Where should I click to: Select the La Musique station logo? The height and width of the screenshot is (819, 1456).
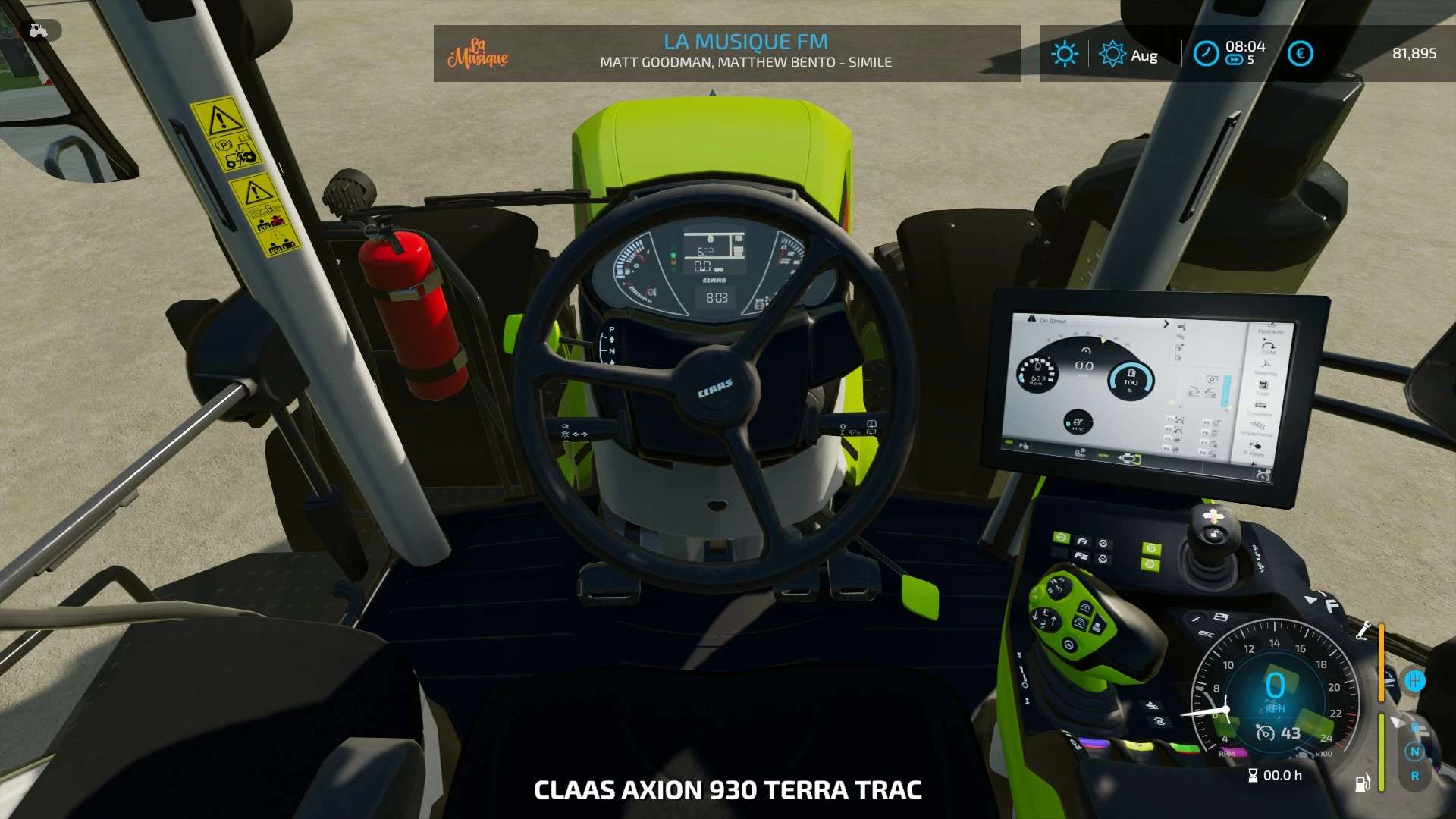478,53
